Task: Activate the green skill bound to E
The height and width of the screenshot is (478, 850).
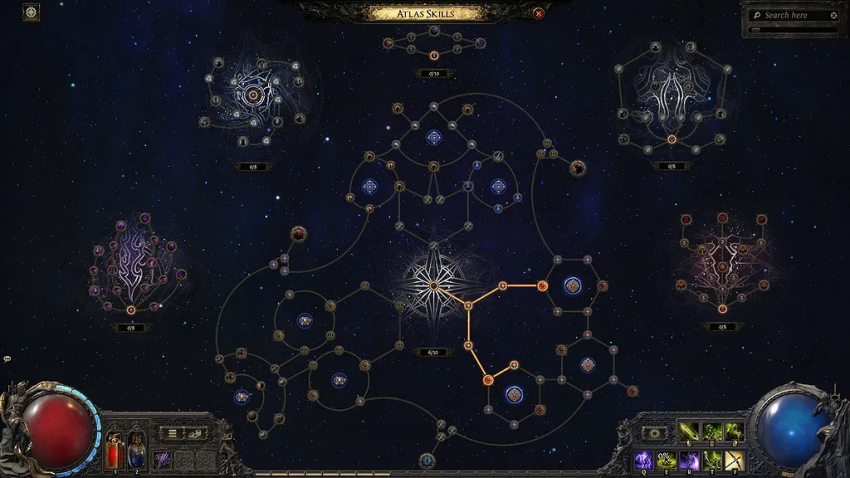Action: point(667,460)
